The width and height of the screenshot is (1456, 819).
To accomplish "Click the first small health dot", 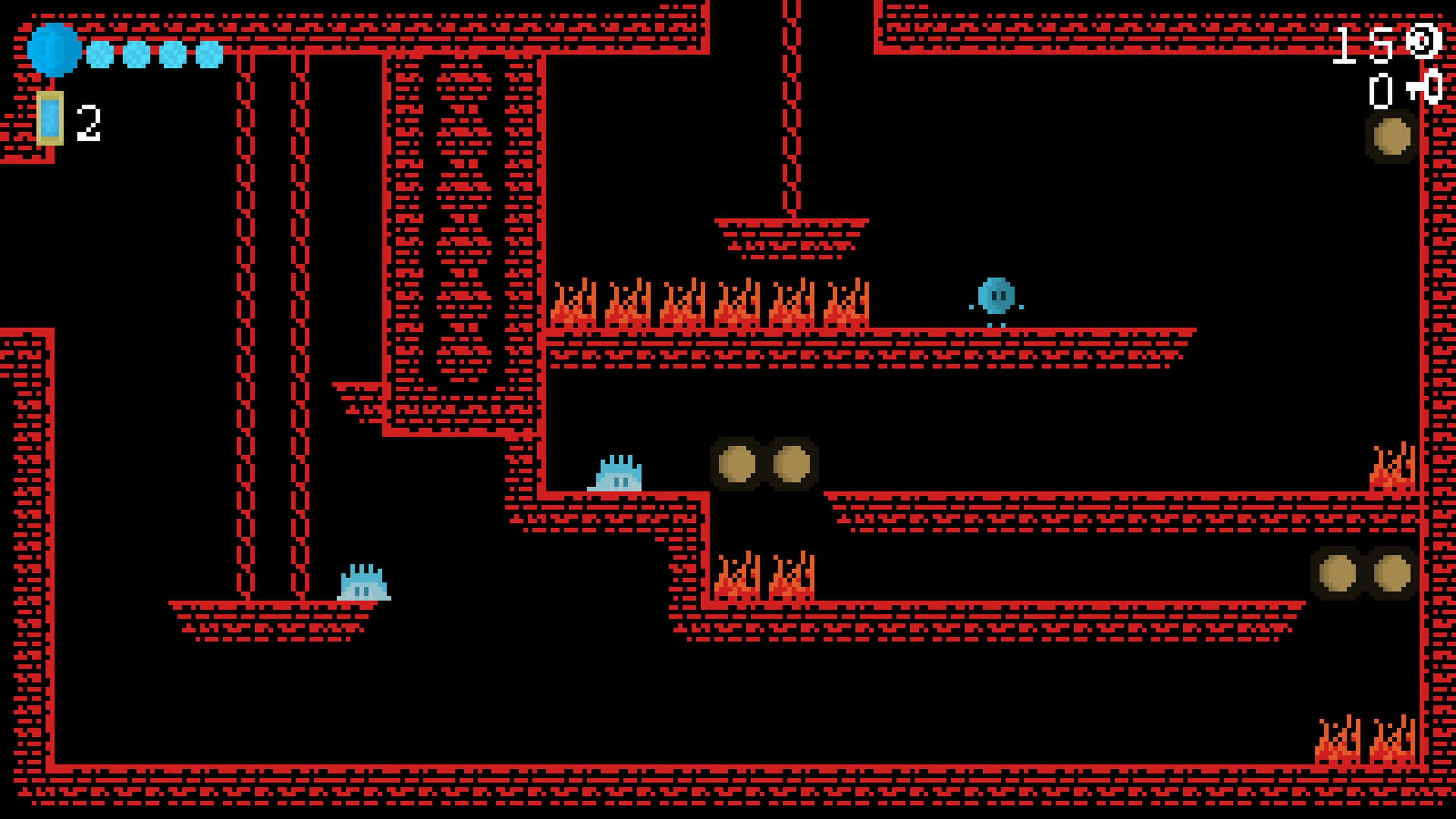I will [99, 55].
